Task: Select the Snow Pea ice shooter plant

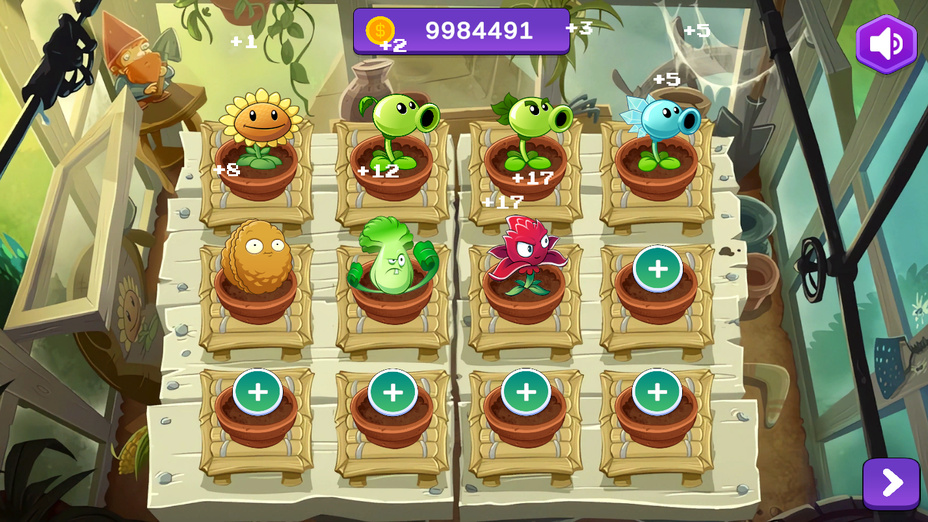Action: point(660,130)
